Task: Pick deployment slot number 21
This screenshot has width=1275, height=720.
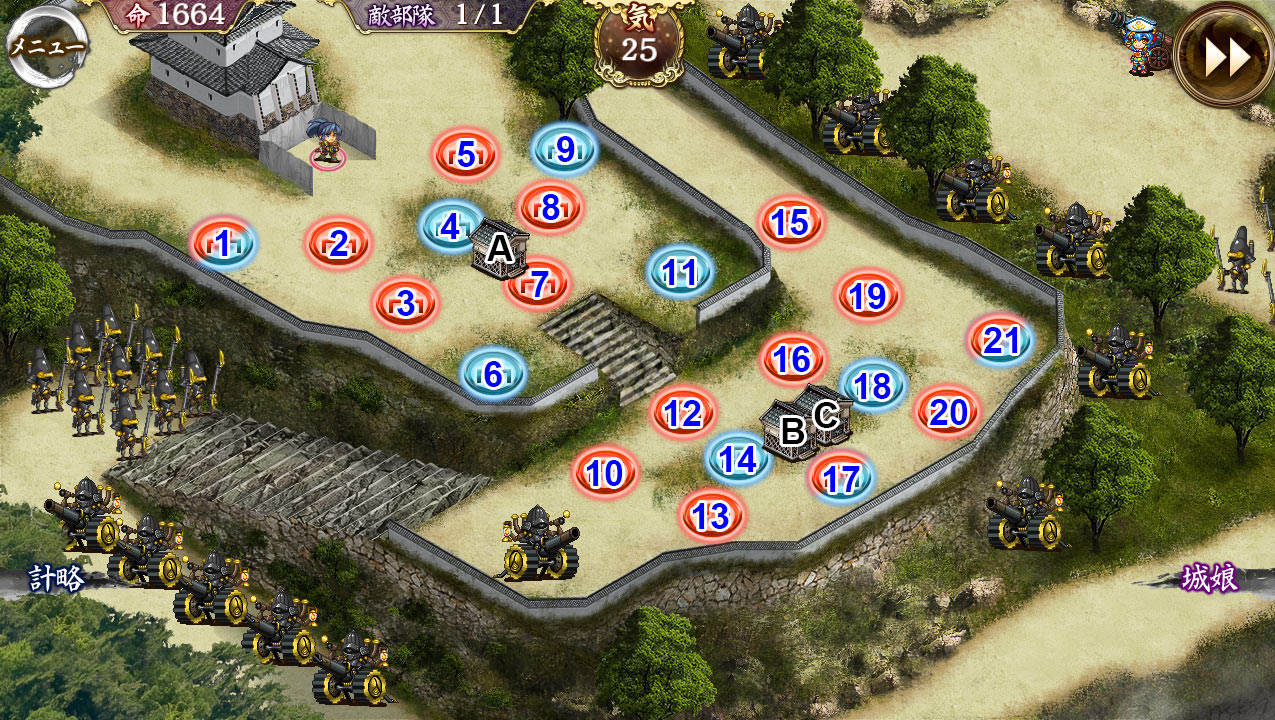Action: 1000,341
